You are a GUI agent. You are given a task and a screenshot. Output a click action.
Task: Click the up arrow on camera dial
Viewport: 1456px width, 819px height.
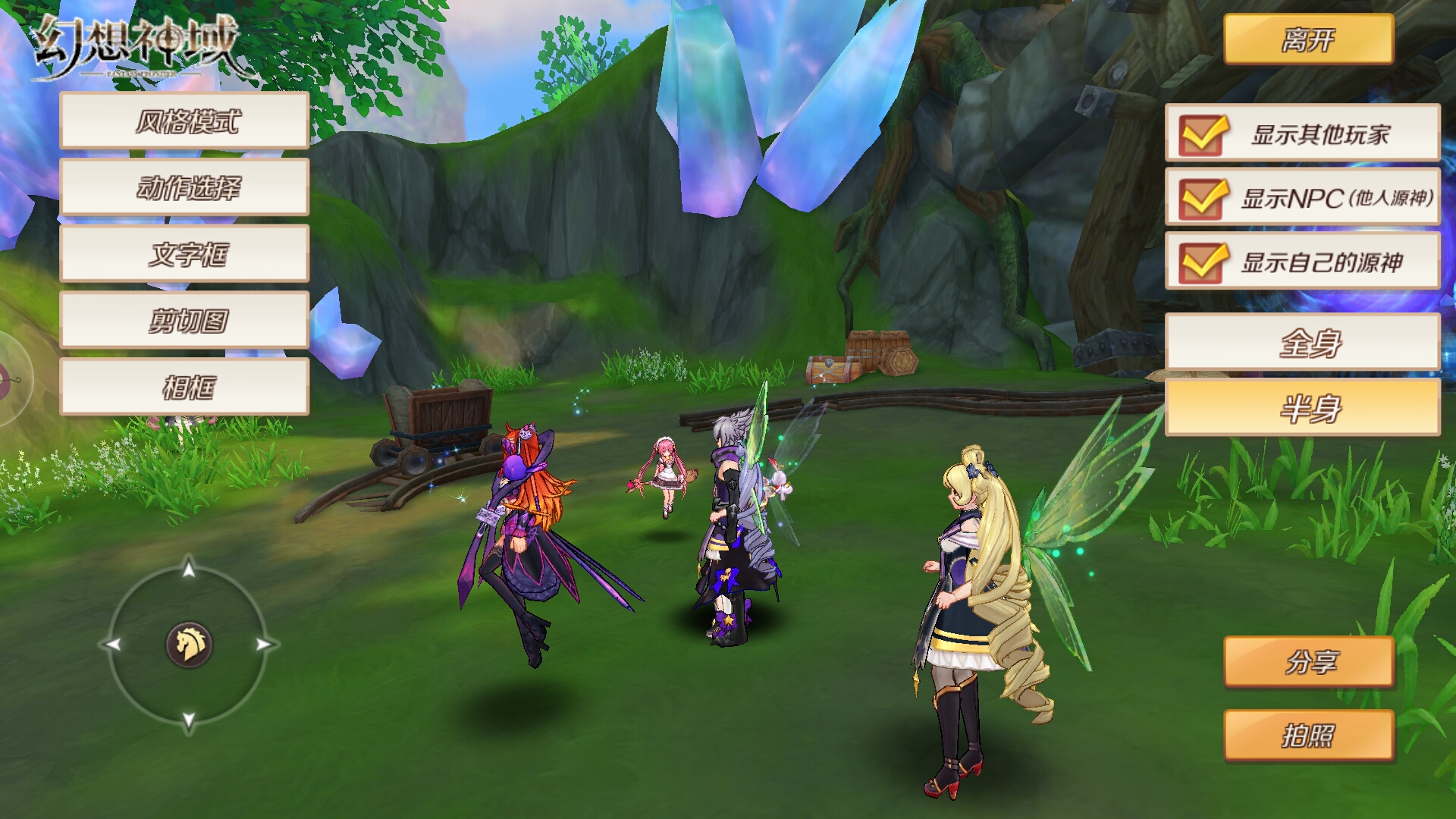pyautogui.click(x=189, y=568)
